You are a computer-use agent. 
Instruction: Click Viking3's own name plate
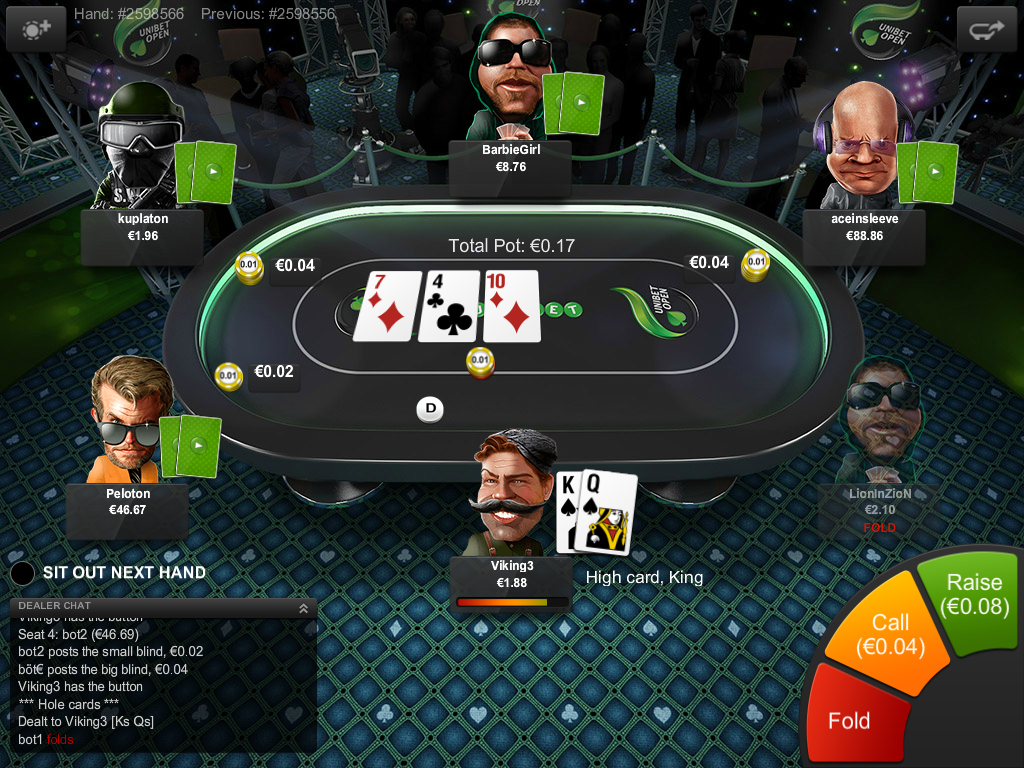[511, 574]
